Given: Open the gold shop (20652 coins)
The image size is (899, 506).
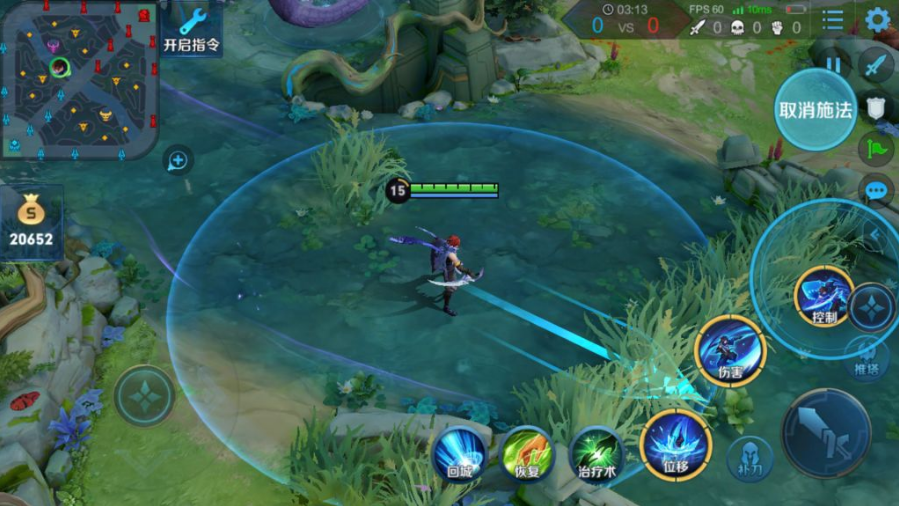Looking at the screenshot, I should coord(32,224).
